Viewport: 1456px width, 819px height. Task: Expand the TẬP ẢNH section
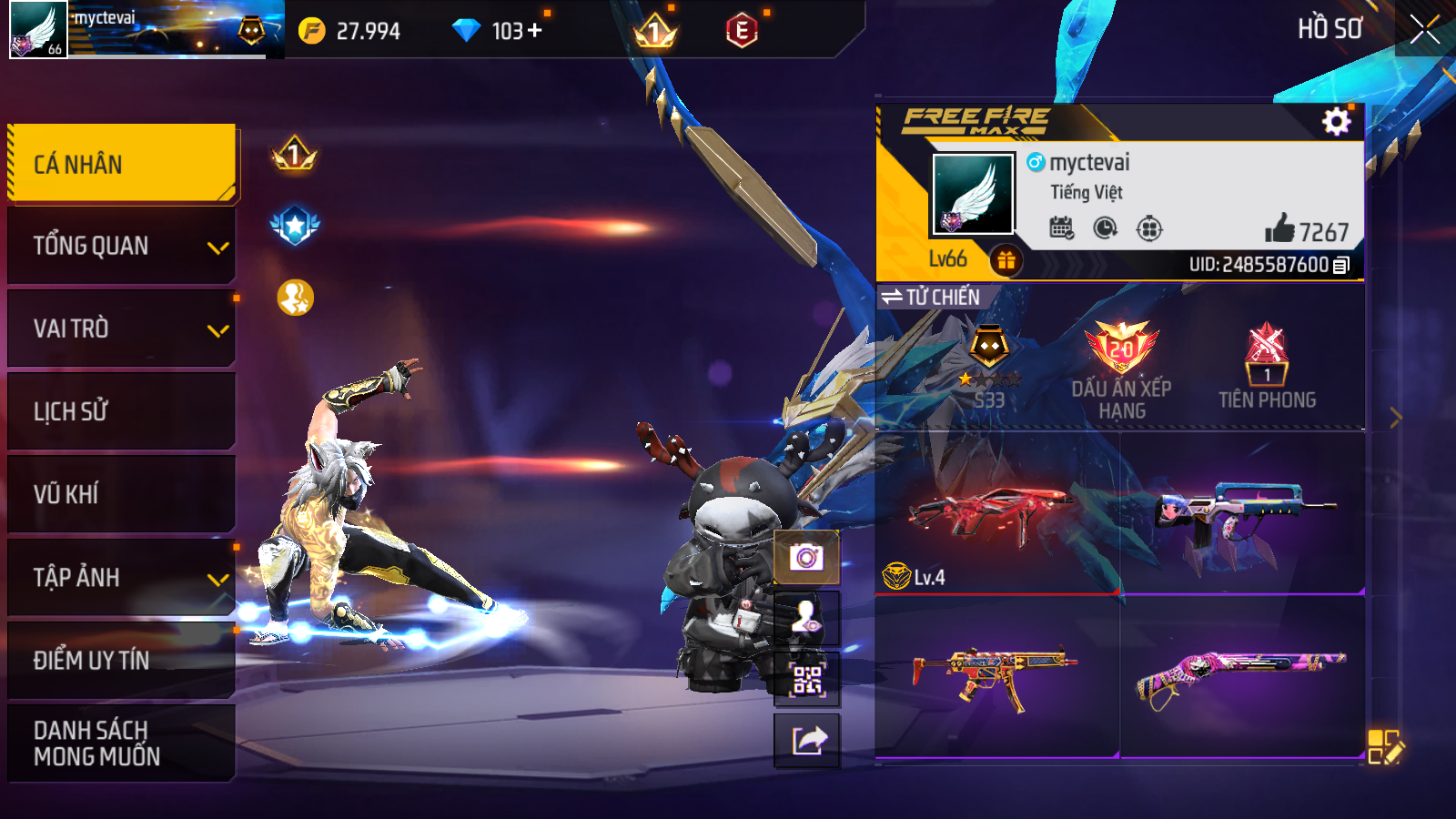point(122,577)
